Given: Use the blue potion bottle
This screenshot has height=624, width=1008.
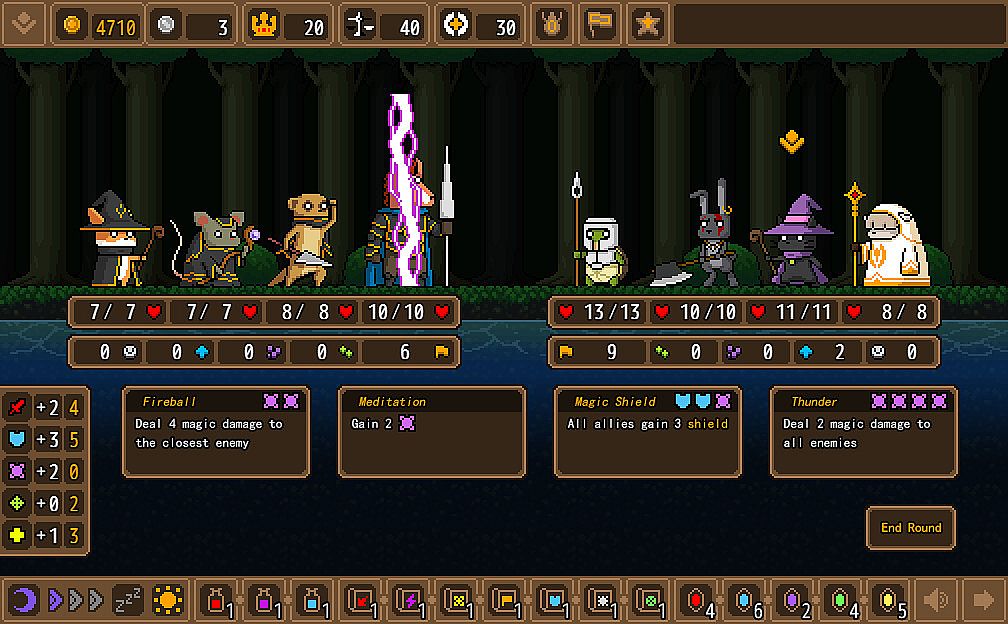Looking at the screenshot, I should (x=312, y=600).
